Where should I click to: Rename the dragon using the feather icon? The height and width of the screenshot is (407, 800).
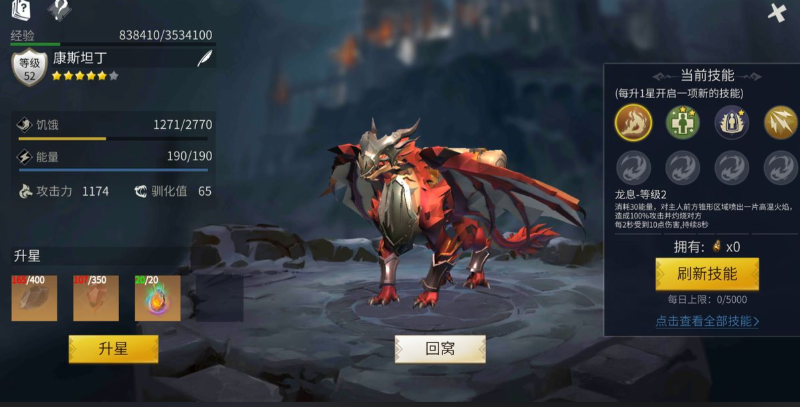204,60
